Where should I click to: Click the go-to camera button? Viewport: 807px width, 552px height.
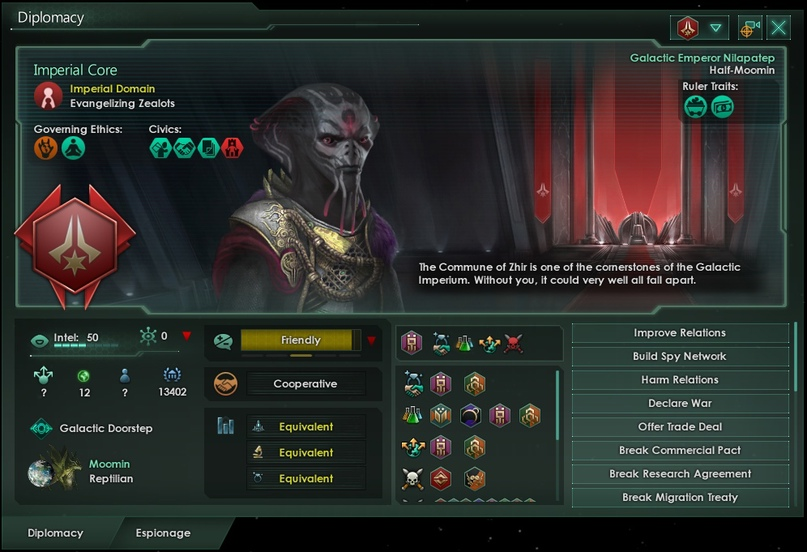tap(750, 28)
